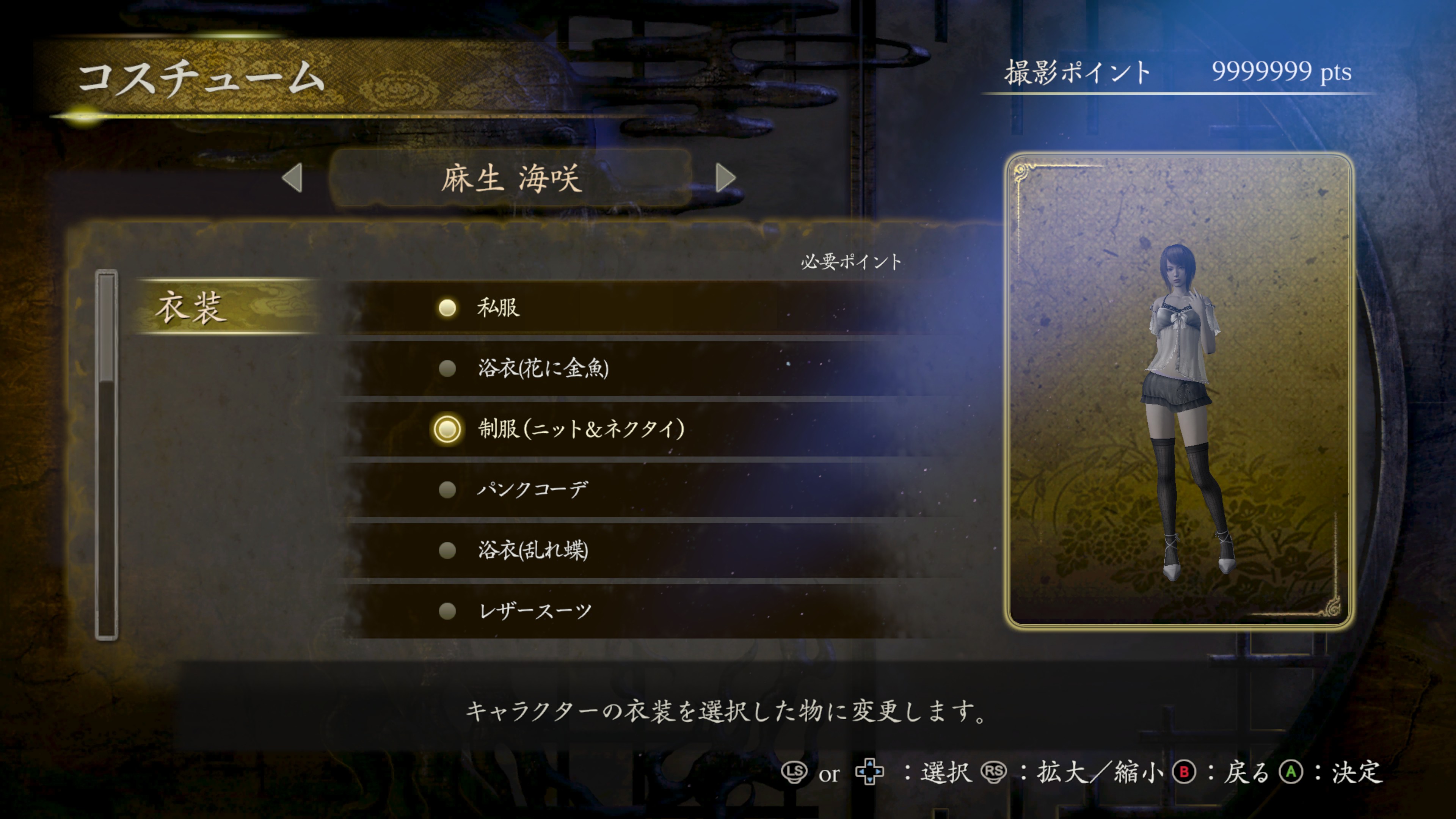Pick the 制服(ニット&ネクタイ) costume

[581, 429]
